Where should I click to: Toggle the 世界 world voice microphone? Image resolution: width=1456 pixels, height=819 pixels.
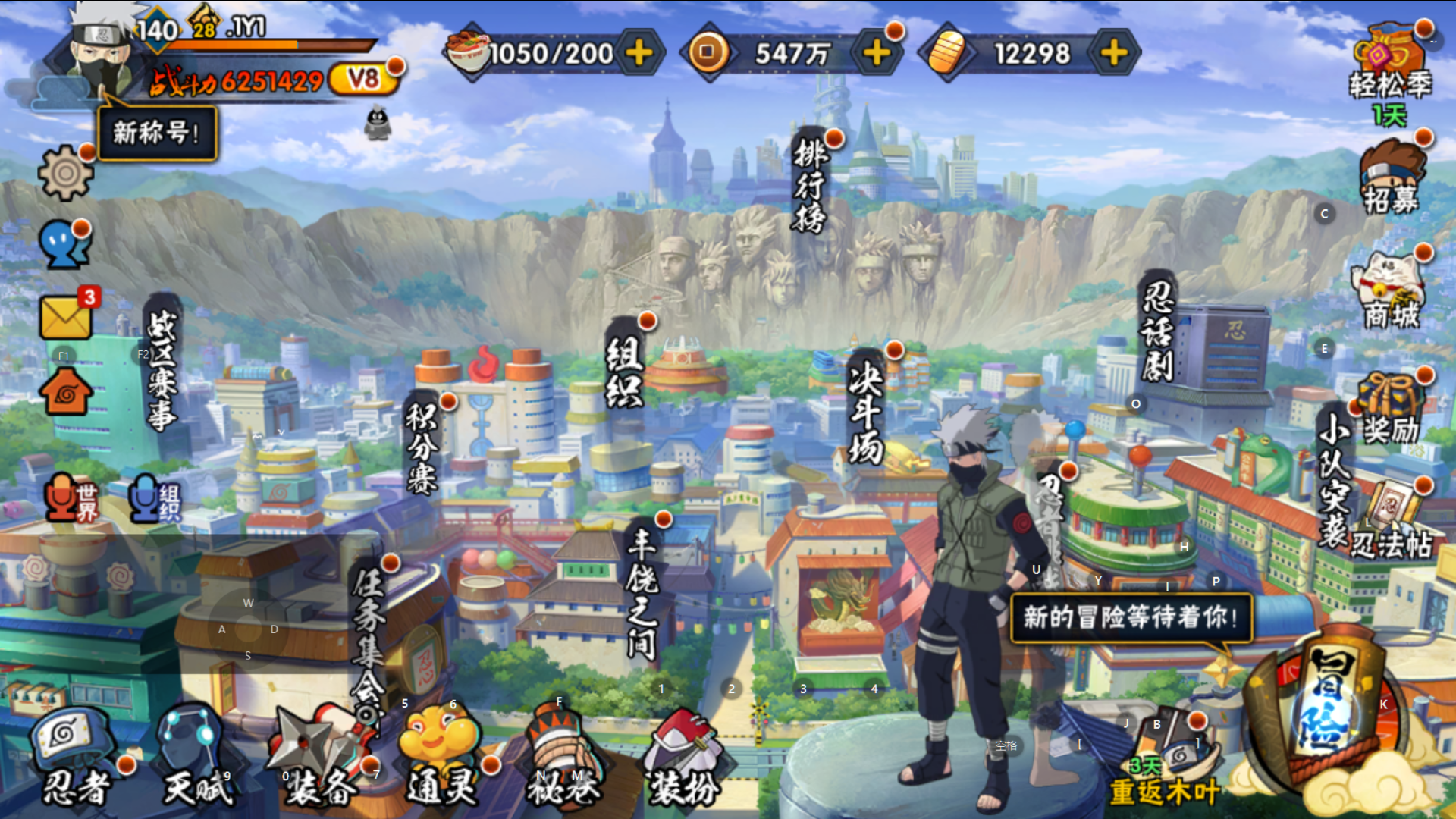coord(70,499)
